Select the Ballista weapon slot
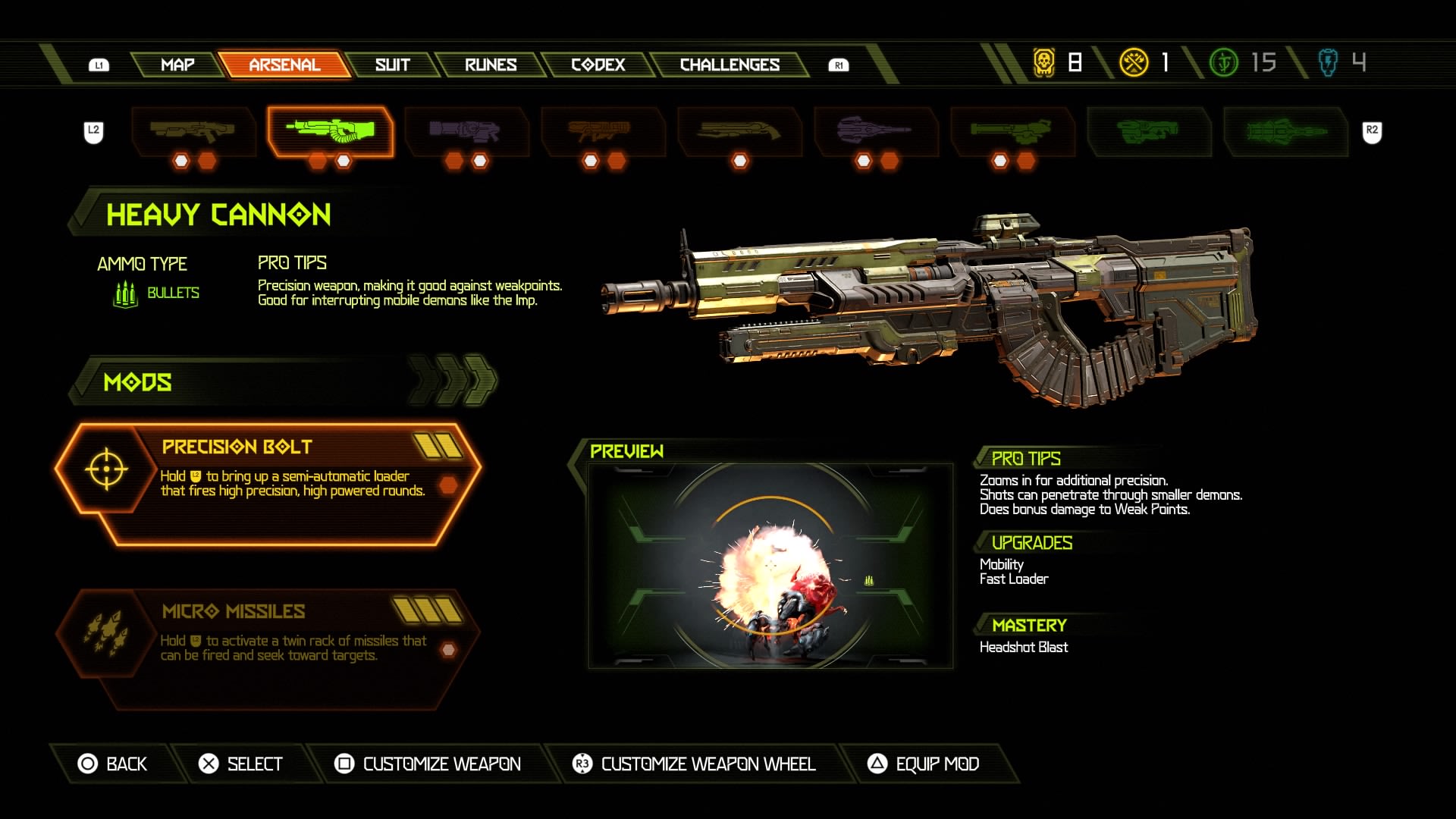The image size is (1456, 819). (x=875, y=131)
